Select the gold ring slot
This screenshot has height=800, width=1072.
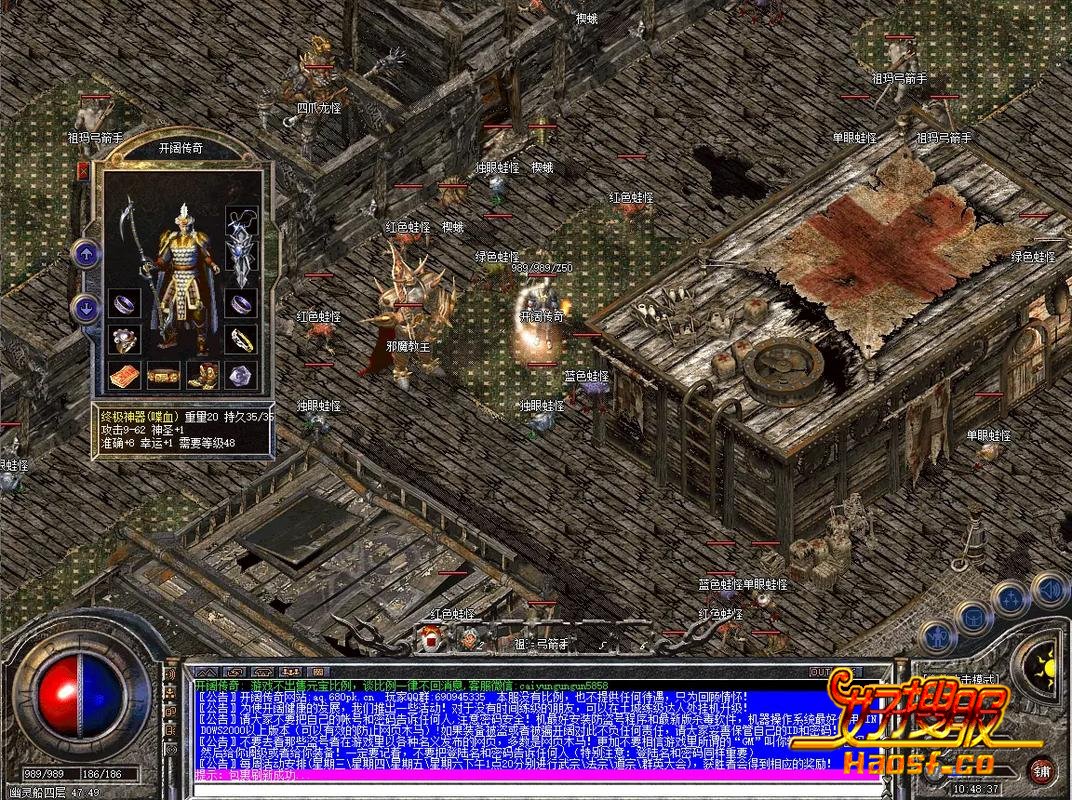[240, 338]
